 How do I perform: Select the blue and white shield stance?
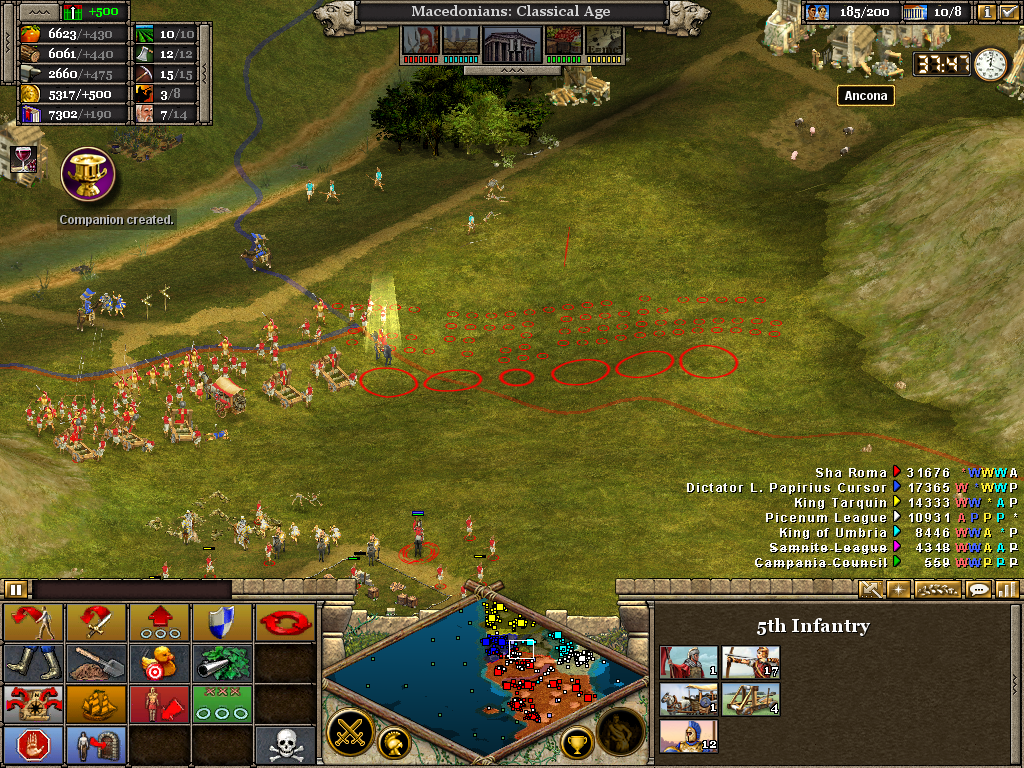click(x=222, y=622)
